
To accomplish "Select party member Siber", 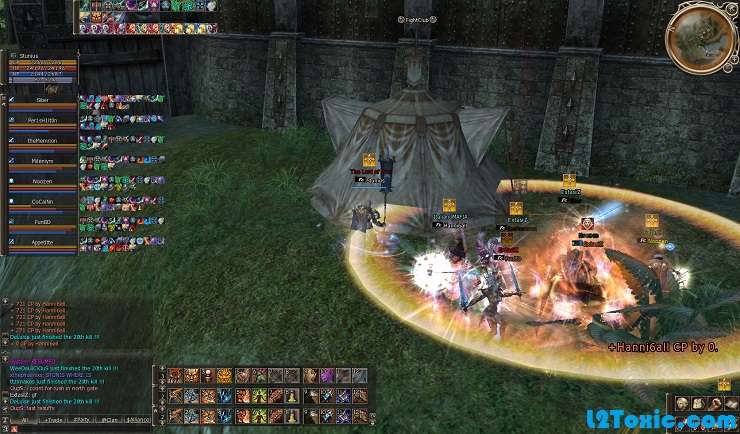I will (42, 100).
